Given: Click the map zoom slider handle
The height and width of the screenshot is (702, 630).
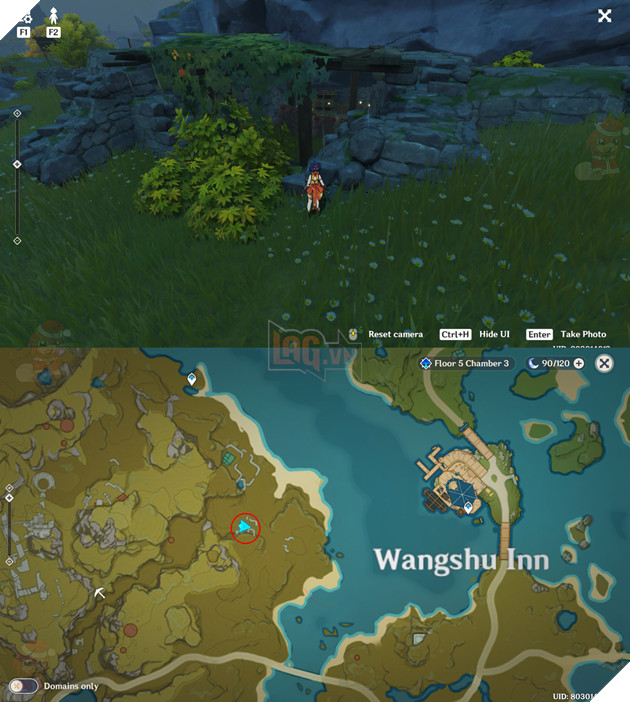Looking at the screenshot, I should click(9, 497).
